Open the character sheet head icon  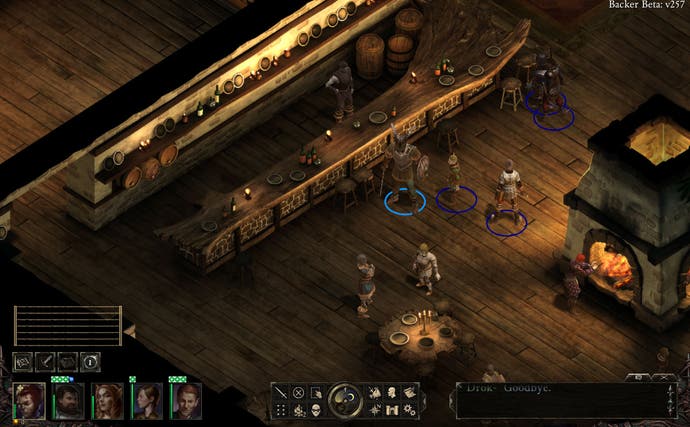click(x=392, y=393)
